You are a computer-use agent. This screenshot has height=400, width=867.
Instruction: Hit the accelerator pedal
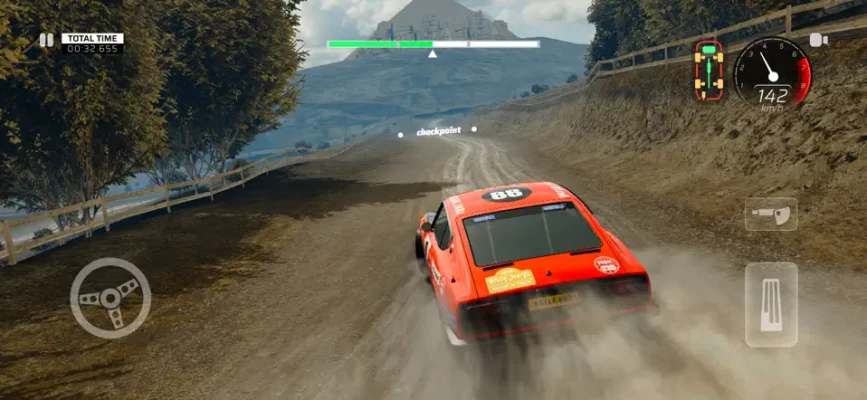[x=771, y=305]
